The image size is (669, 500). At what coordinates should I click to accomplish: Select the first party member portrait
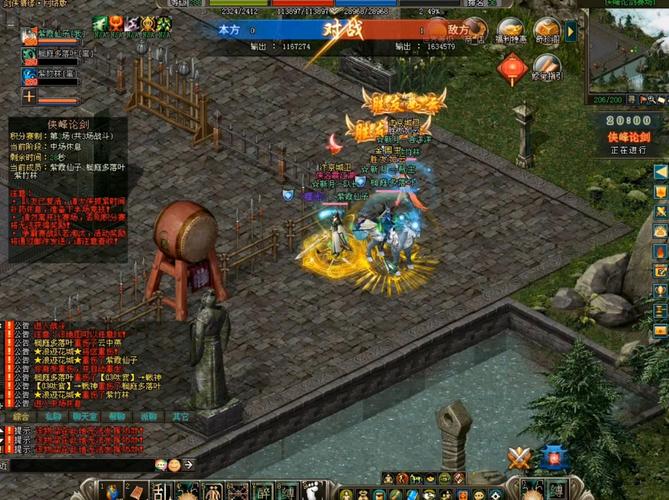click(x=29, y=36)
